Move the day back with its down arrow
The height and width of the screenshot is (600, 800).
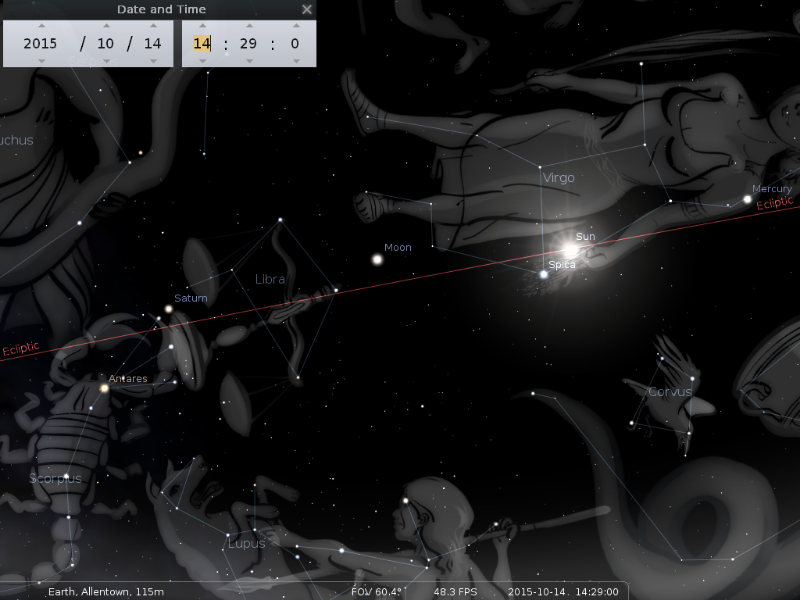152,60
